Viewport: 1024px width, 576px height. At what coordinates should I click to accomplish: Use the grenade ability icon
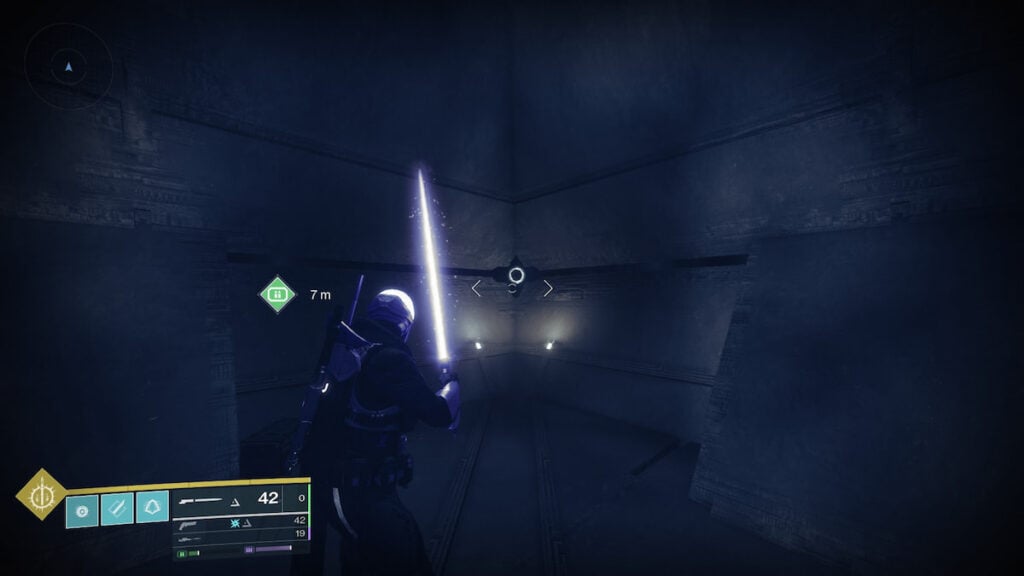pos(82,510)
